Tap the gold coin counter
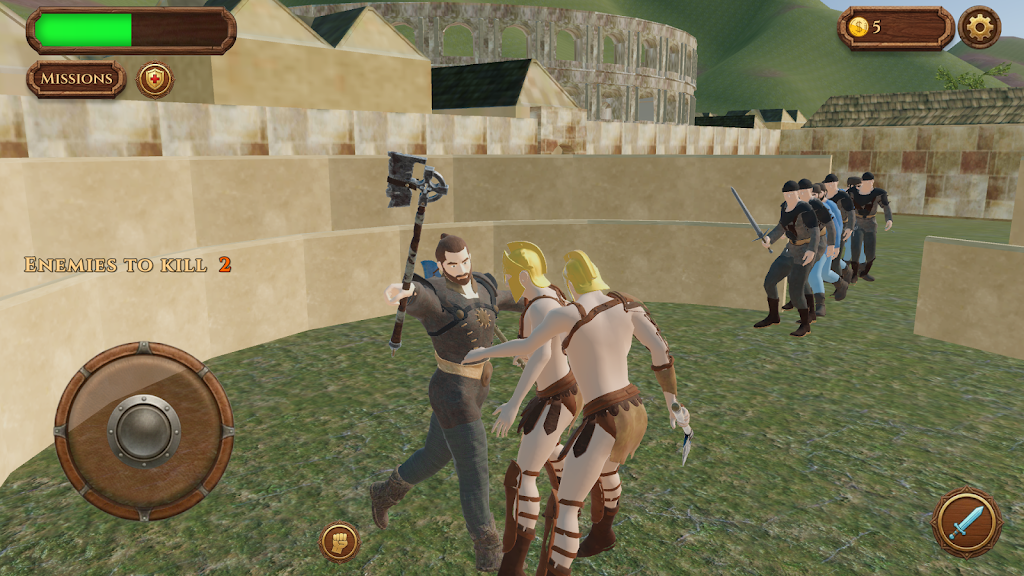Image resolution: width=1024 pixels, height=576 pixels. 895,28
